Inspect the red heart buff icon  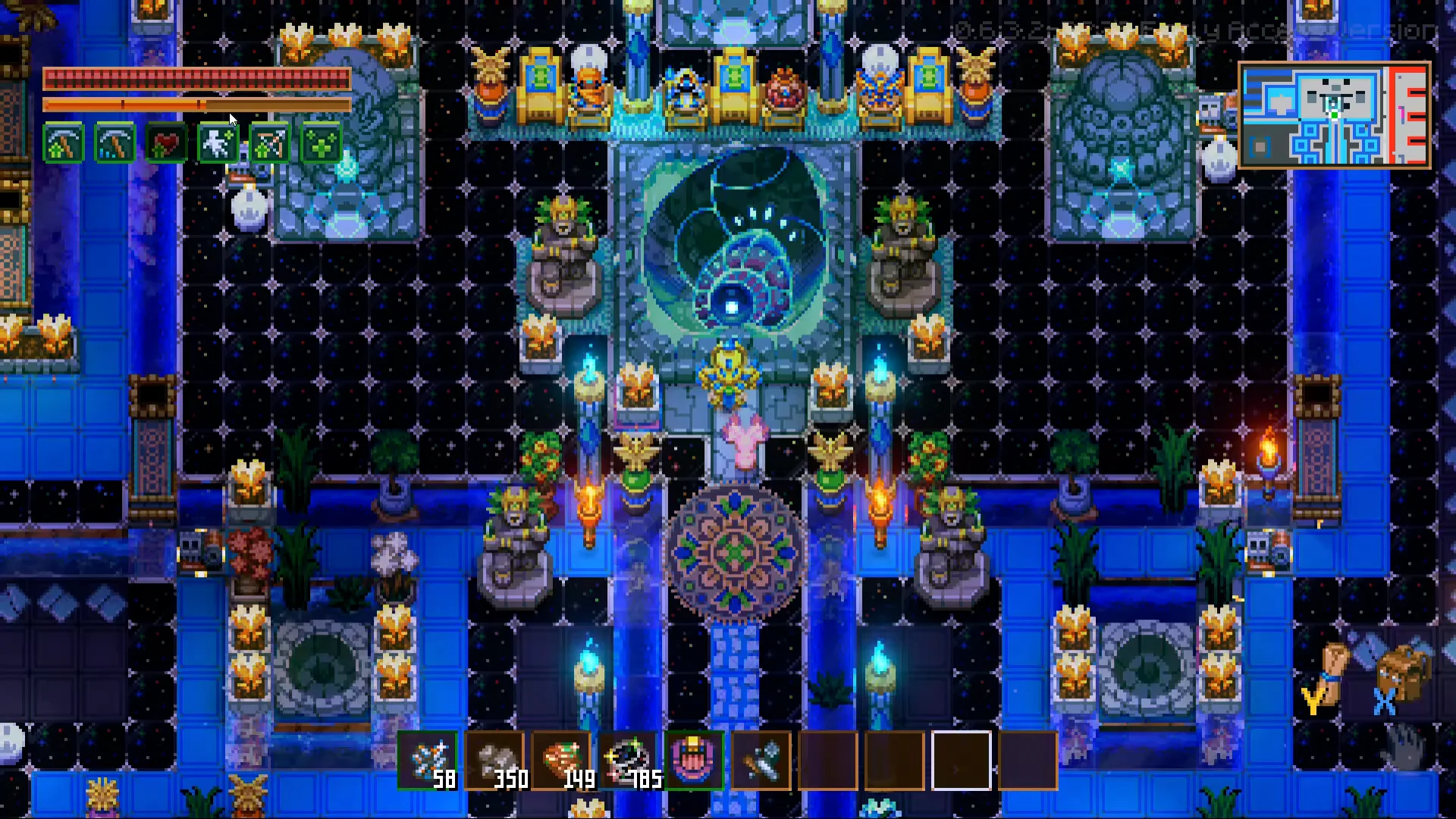[x=167, y=144]
